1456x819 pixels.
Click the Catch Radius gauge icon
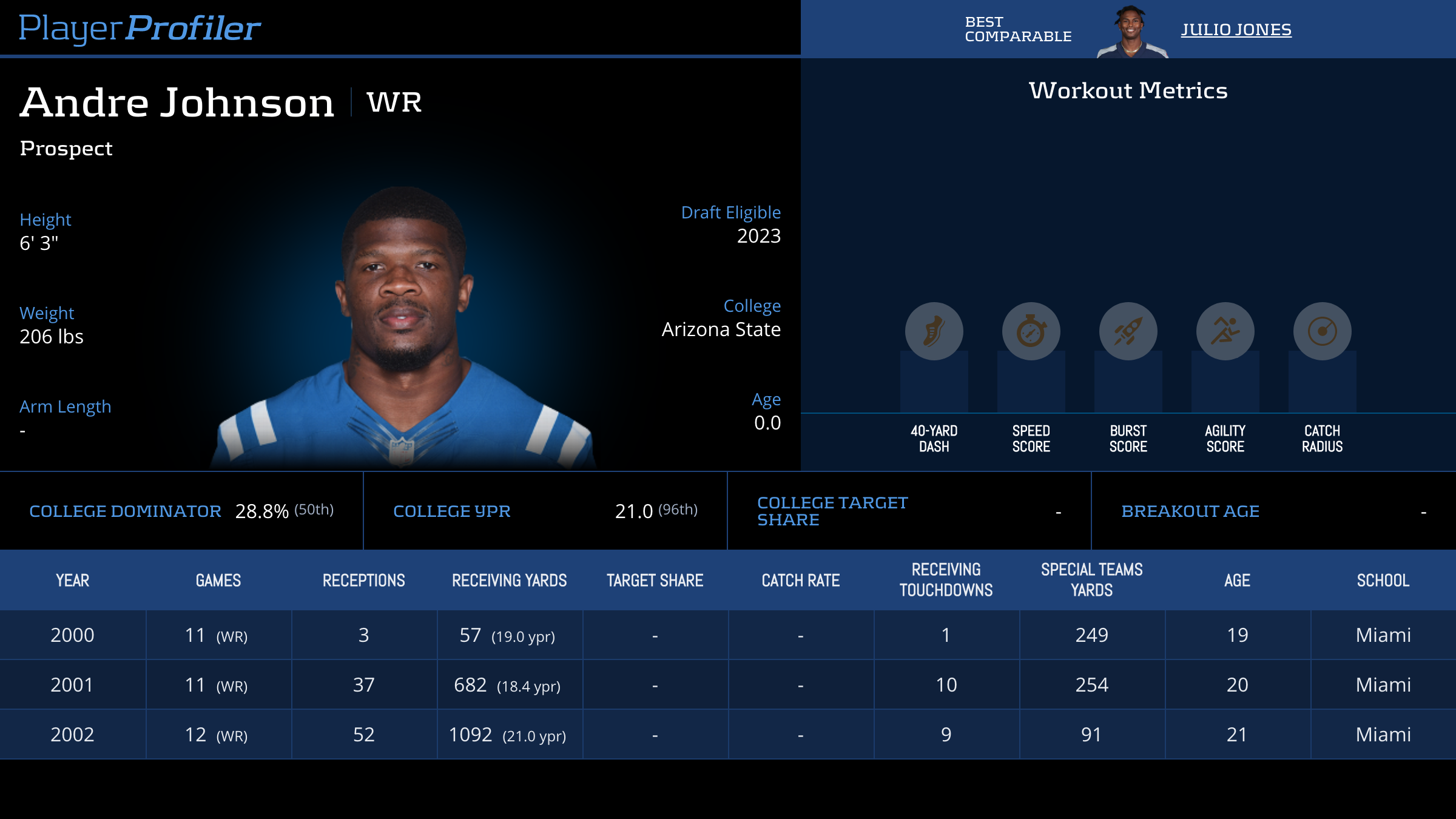(x=1321, y=331)
